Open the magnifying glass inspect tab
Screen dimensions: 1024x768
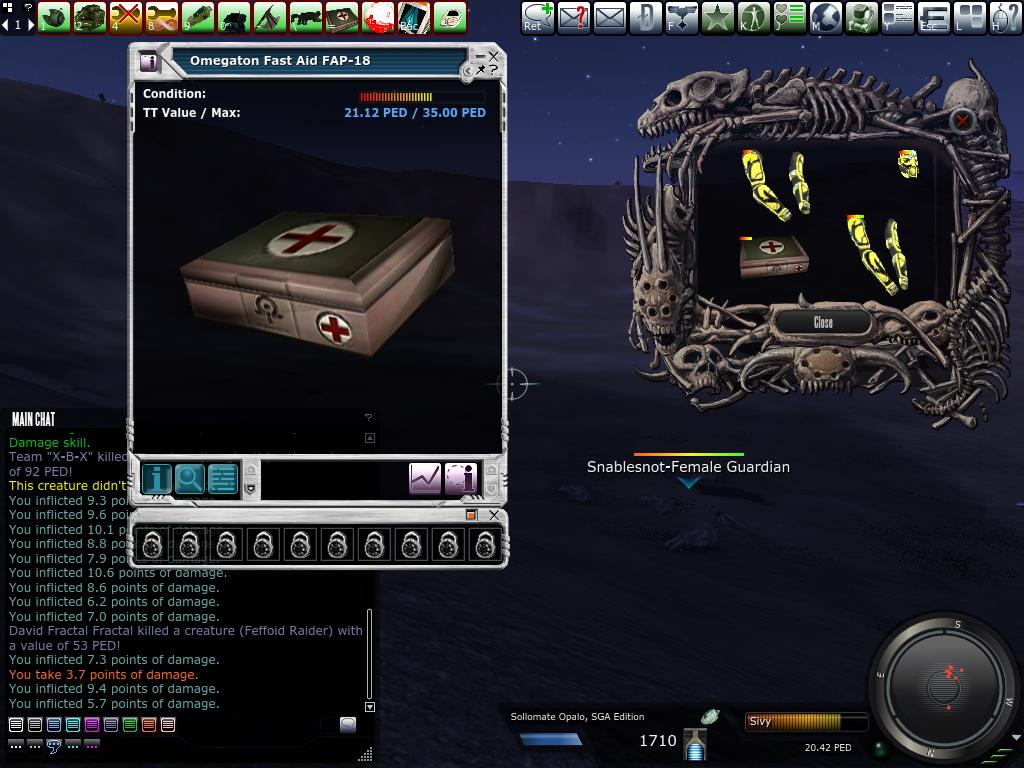coord(189,479)
